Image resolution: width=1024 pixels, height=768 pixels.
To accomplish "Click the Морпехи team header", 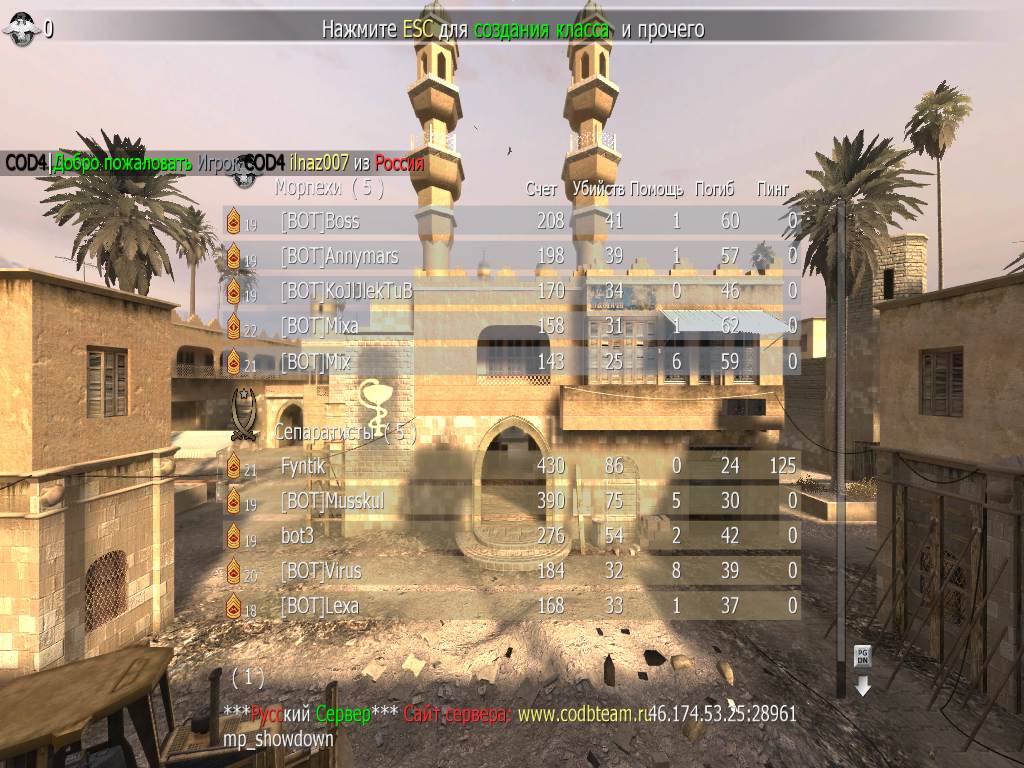I will (x=329, y=187).
